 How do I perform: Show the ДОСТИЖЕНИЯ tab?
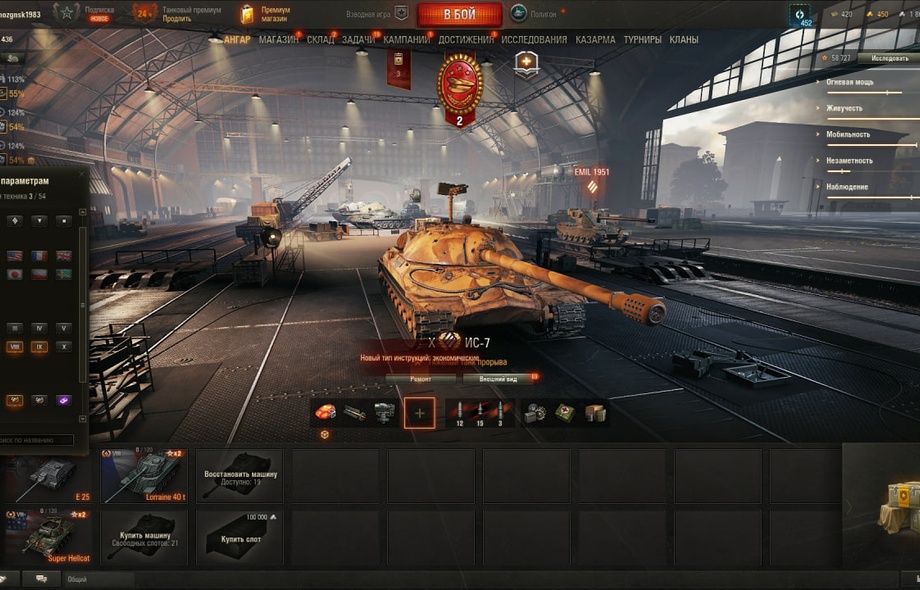466,40
